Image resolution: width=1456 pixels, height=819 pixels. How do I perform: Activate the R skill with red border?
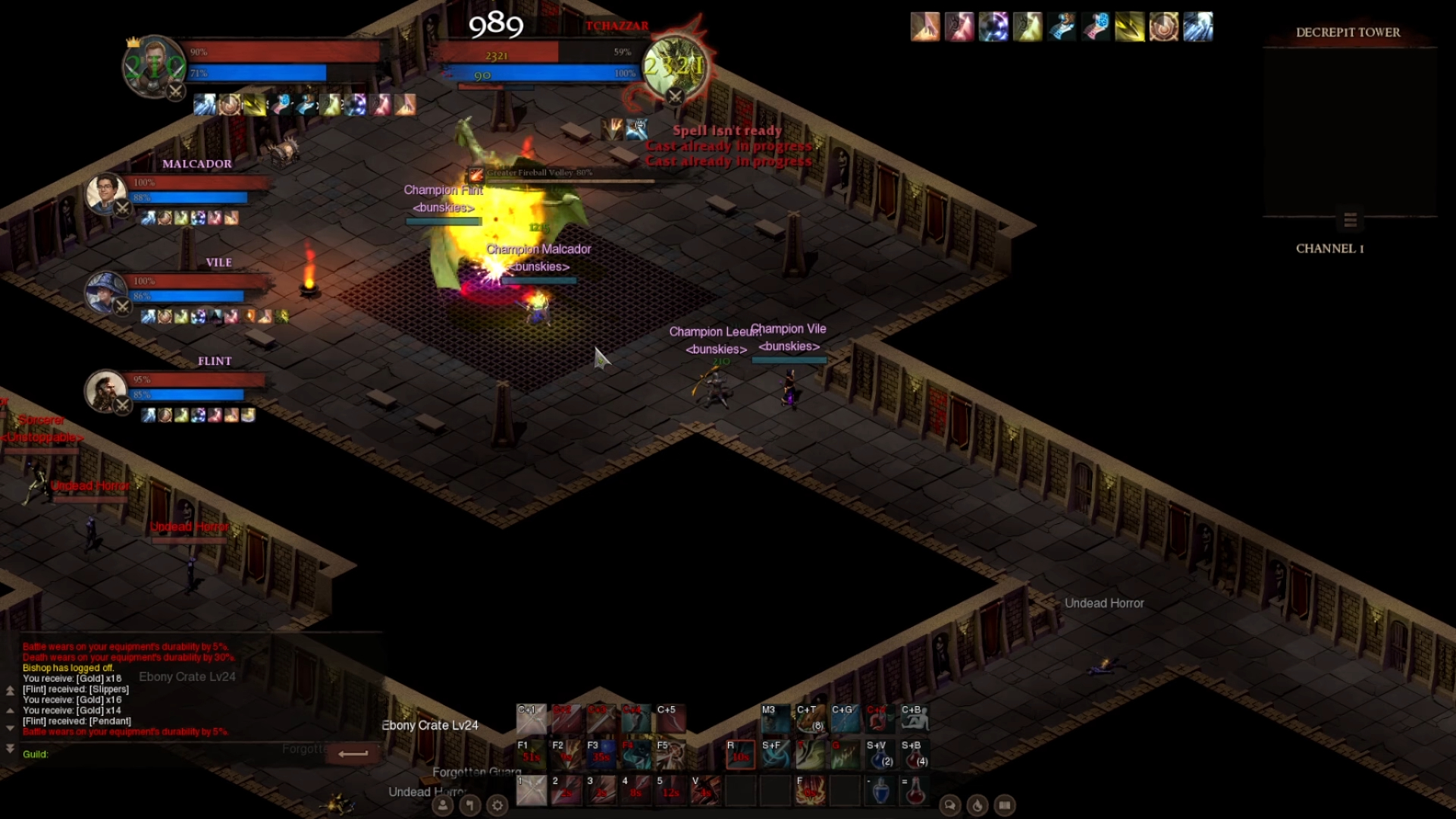pyautogui.click(x=740, y=755)
